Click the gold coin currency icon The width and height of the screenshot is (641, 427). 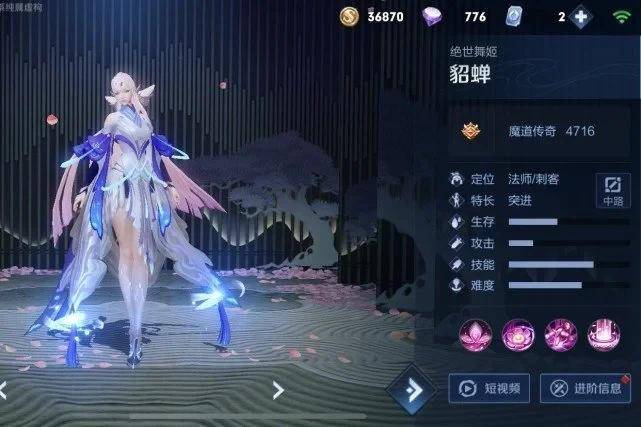click(x=349, y=16)
